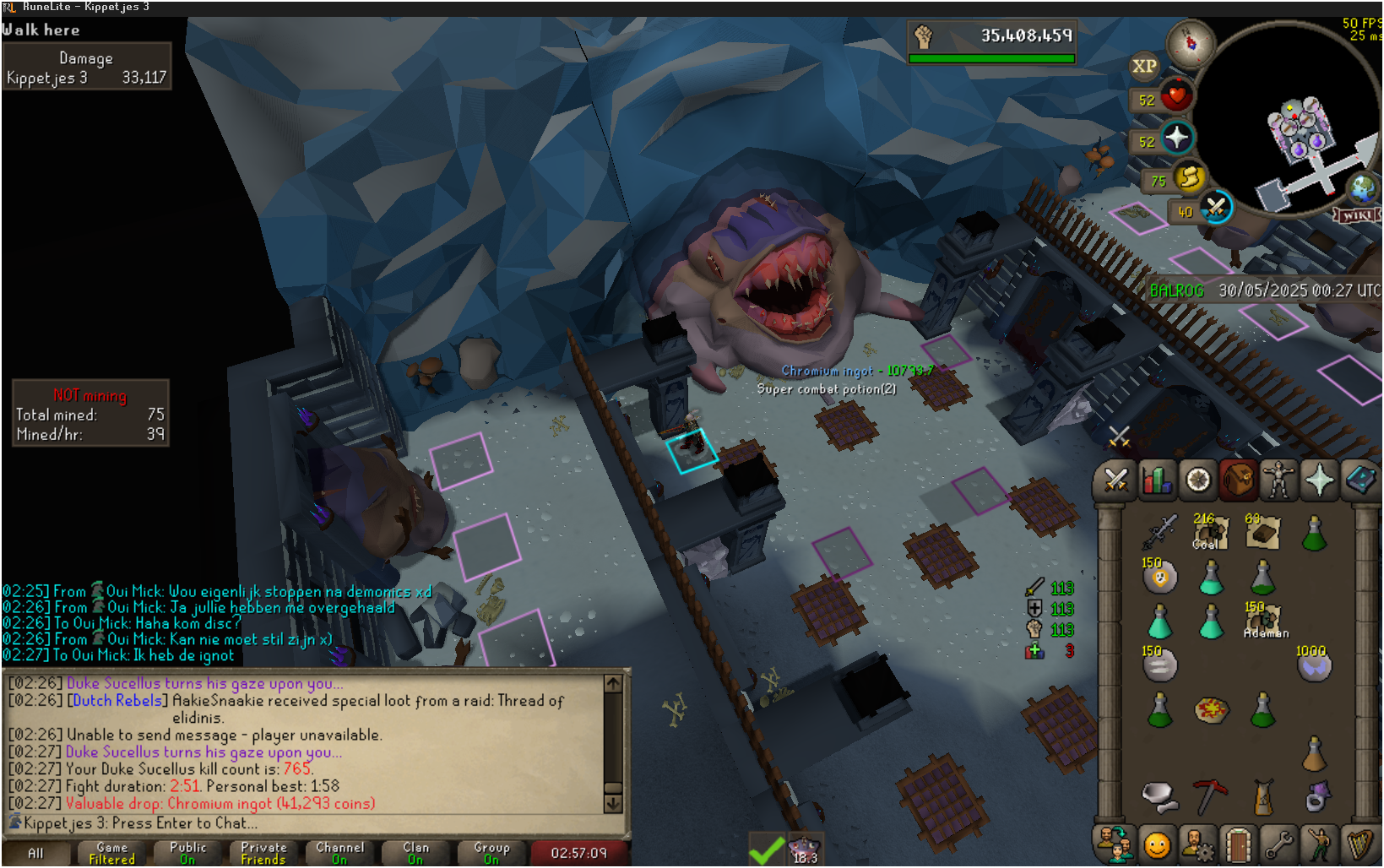1384x868 pixels.
Task: Toggle the XP drops button
Action: (1144, 66)
